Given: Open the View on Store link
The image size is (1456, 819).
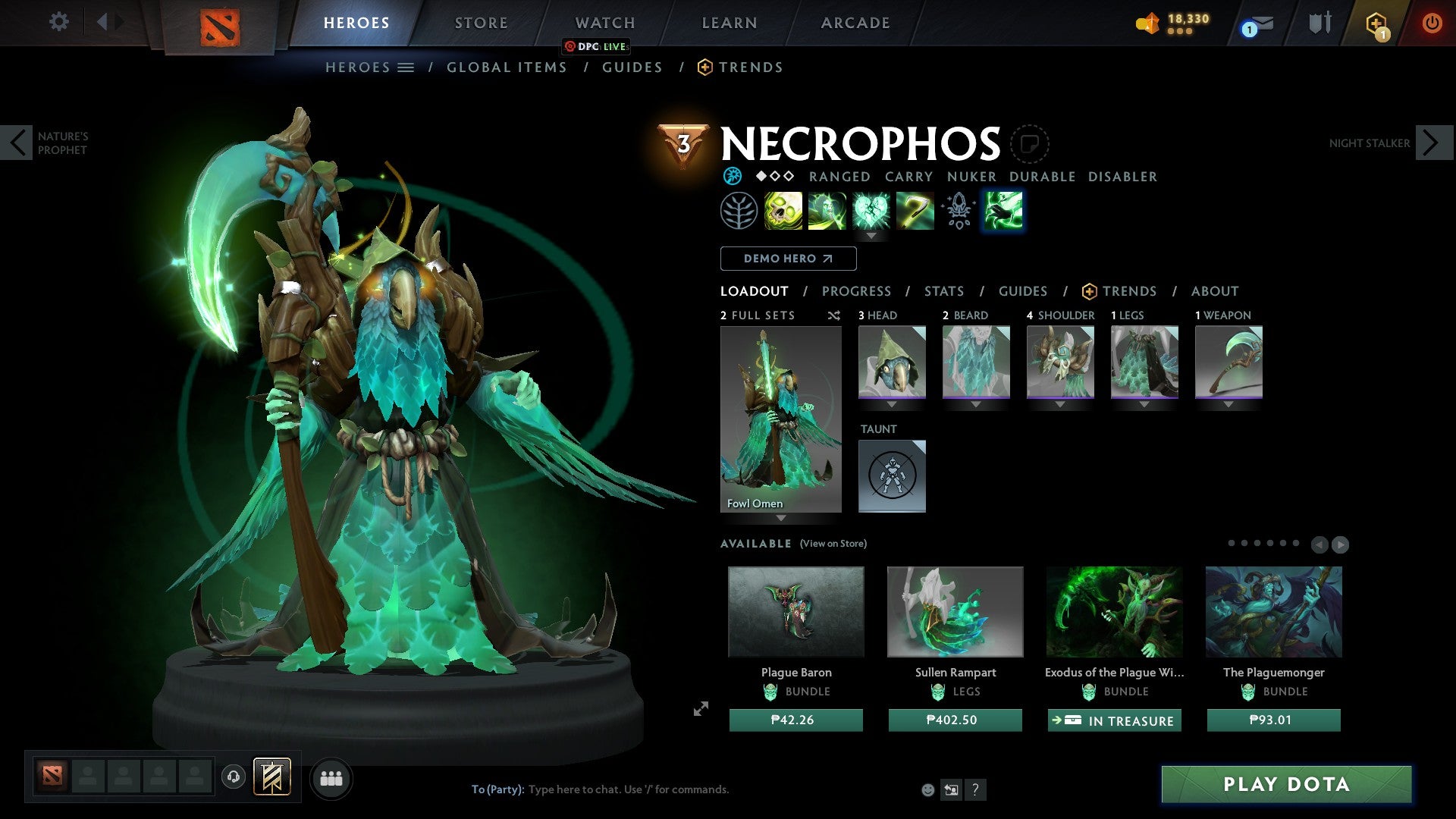Looking at the screenshot, I should click(x=833, y=544).
